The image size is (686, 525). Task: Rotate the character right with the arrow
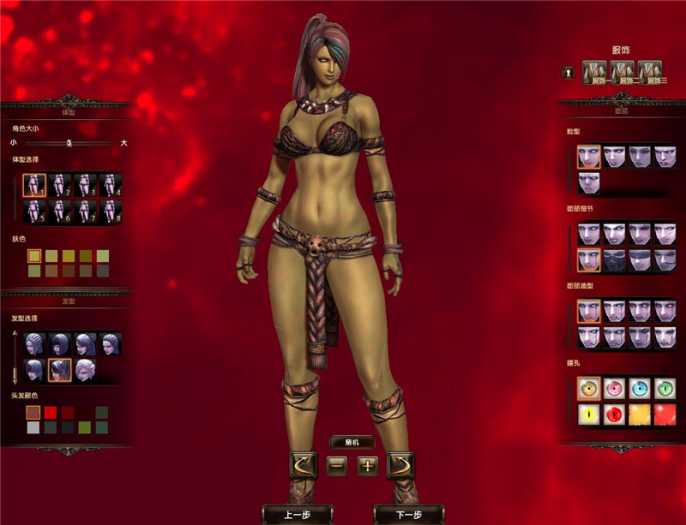click(401, 464)
